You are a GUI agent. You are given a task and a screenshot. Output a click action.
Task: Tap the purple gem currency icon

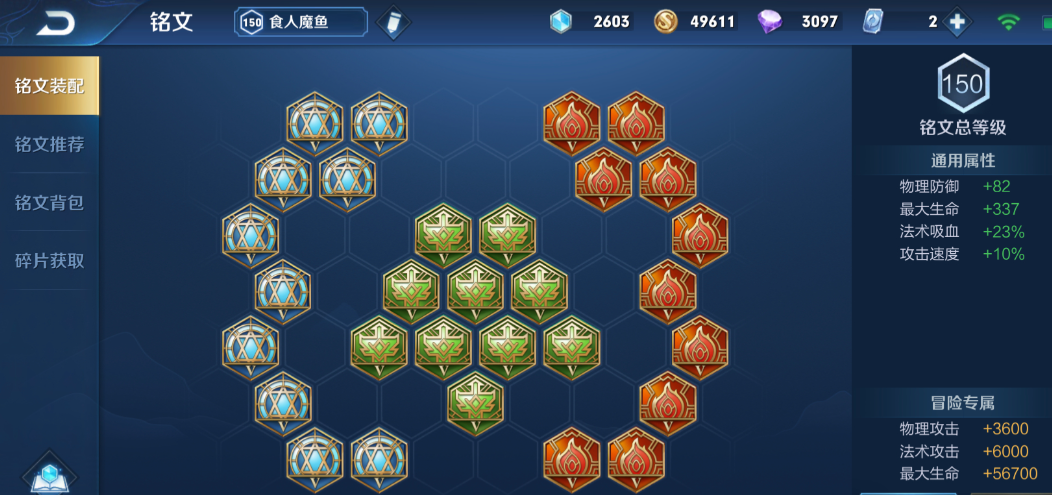coord(771,21)
